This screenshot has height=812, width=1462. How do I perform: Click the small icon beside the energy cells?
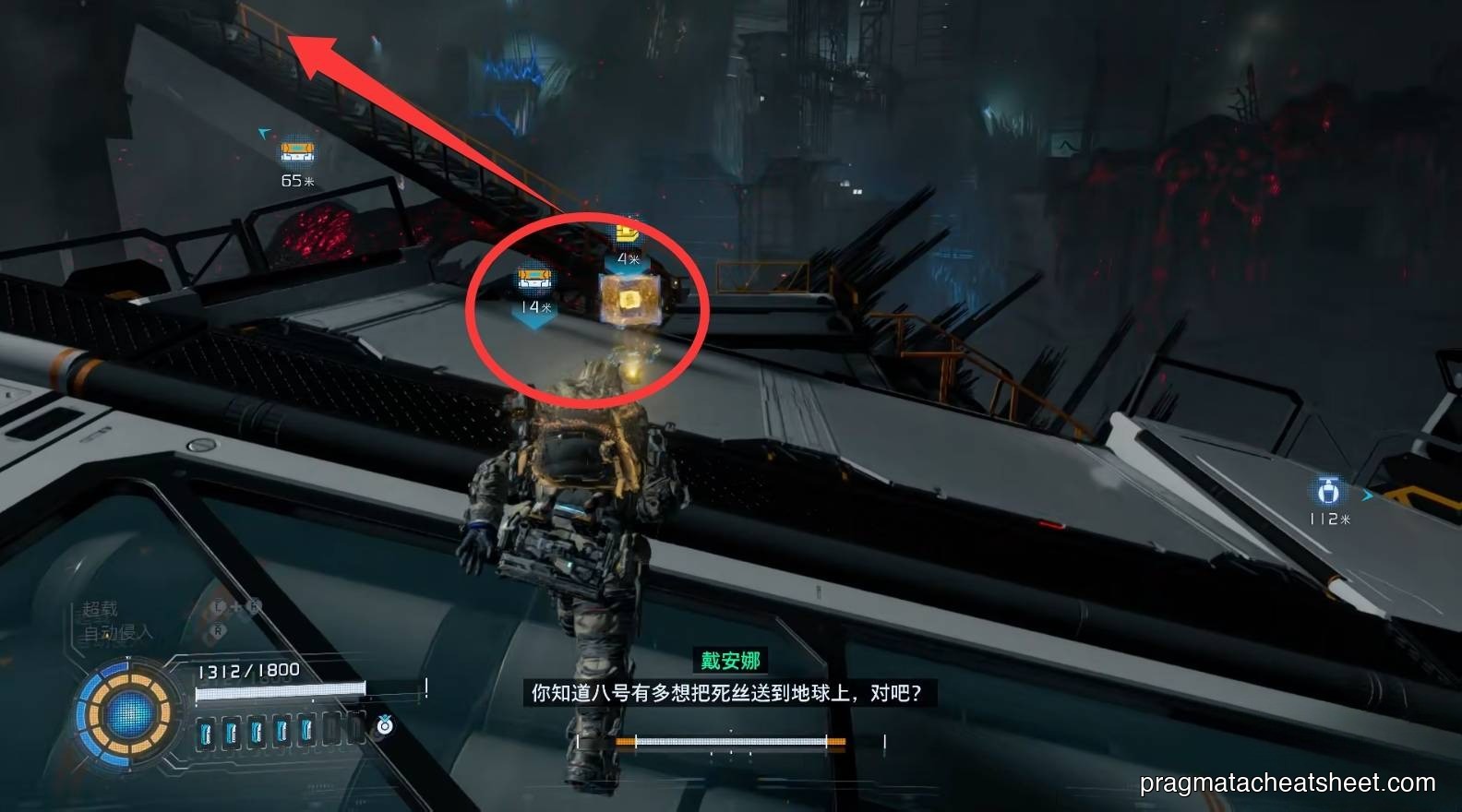(x=385, y=726)
